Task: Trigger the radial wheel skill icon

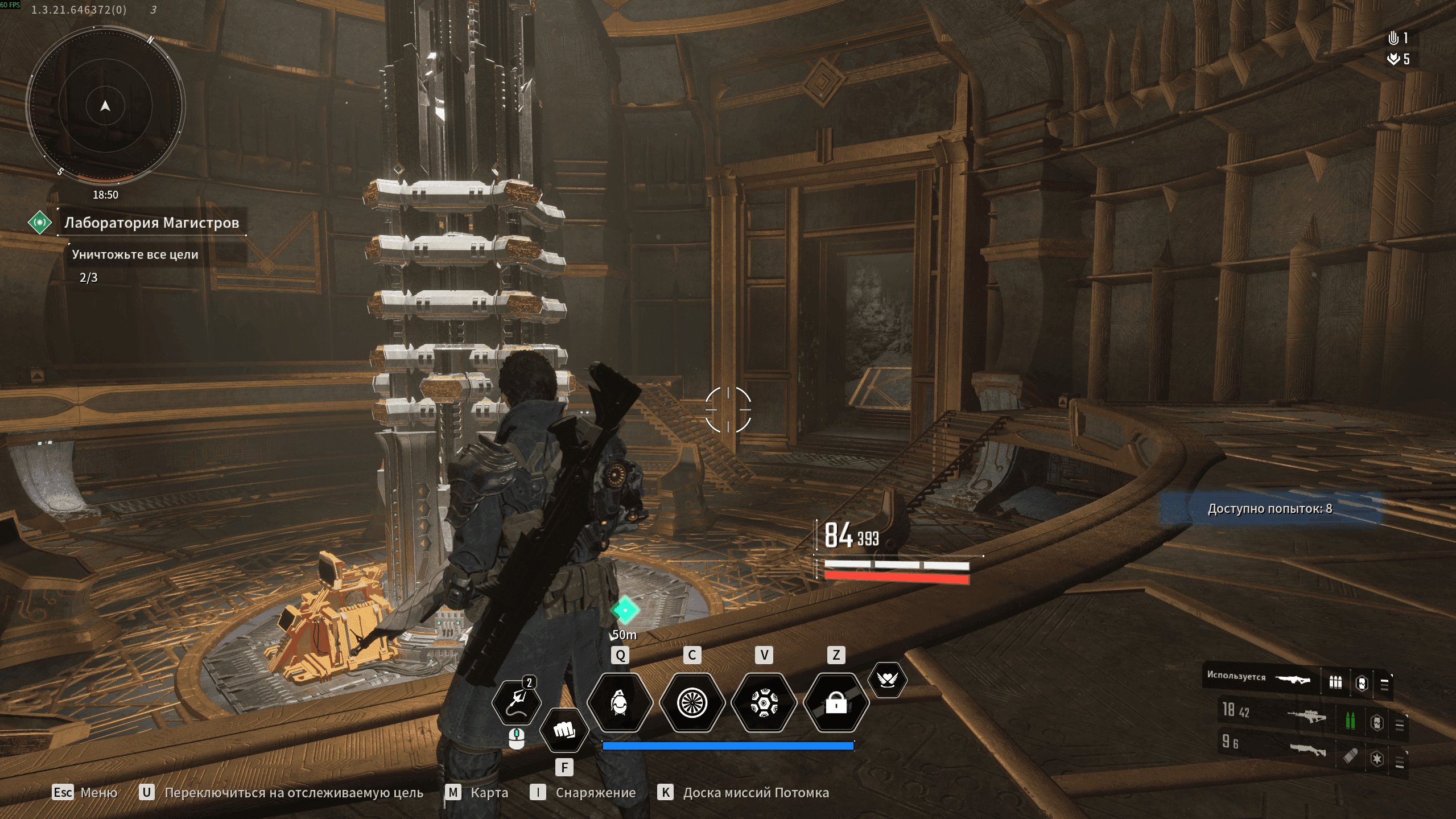Action: tap(692, 703)
